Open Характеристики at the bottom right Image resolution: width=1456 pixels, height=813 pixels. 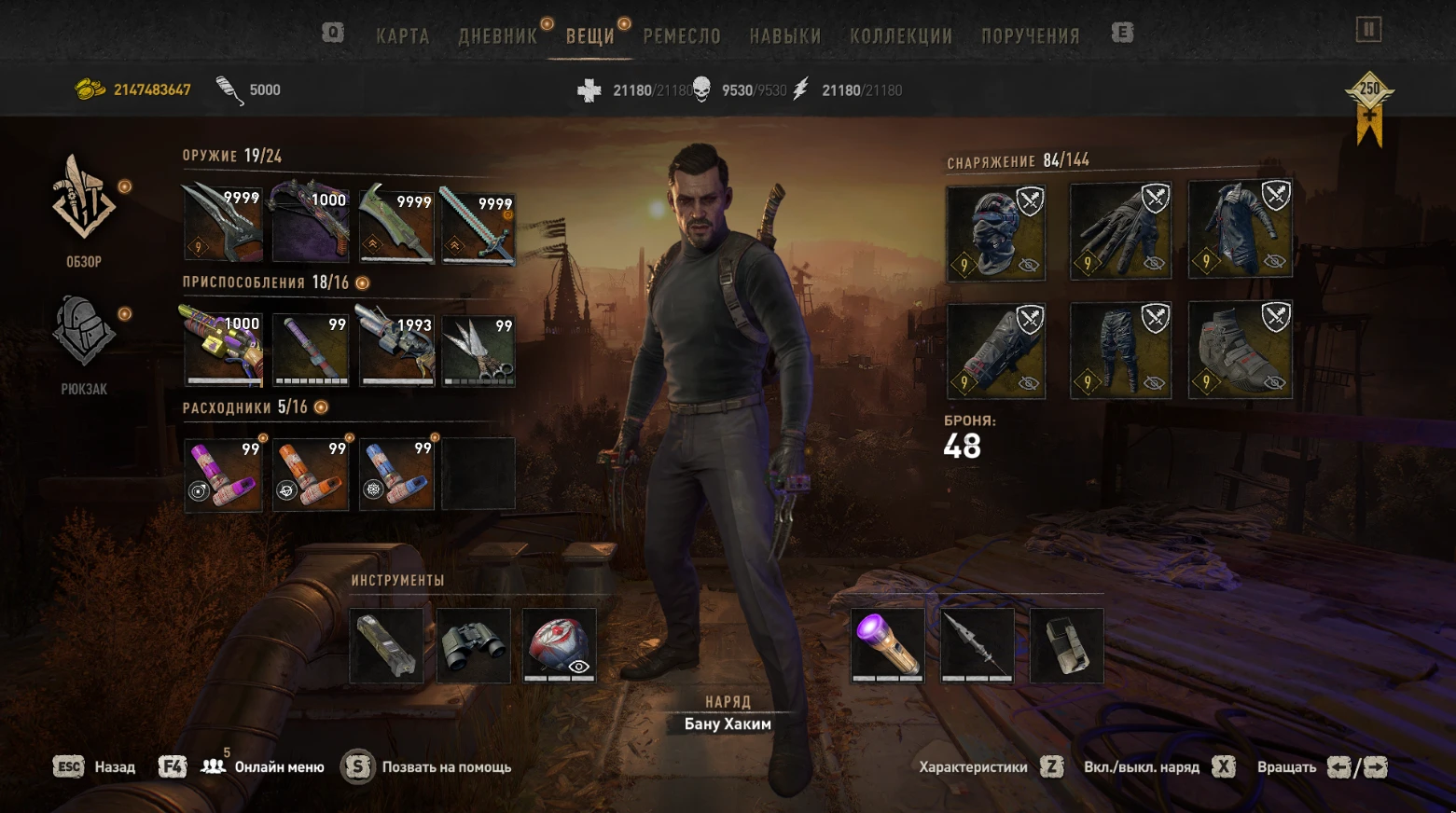pos(974,766)
